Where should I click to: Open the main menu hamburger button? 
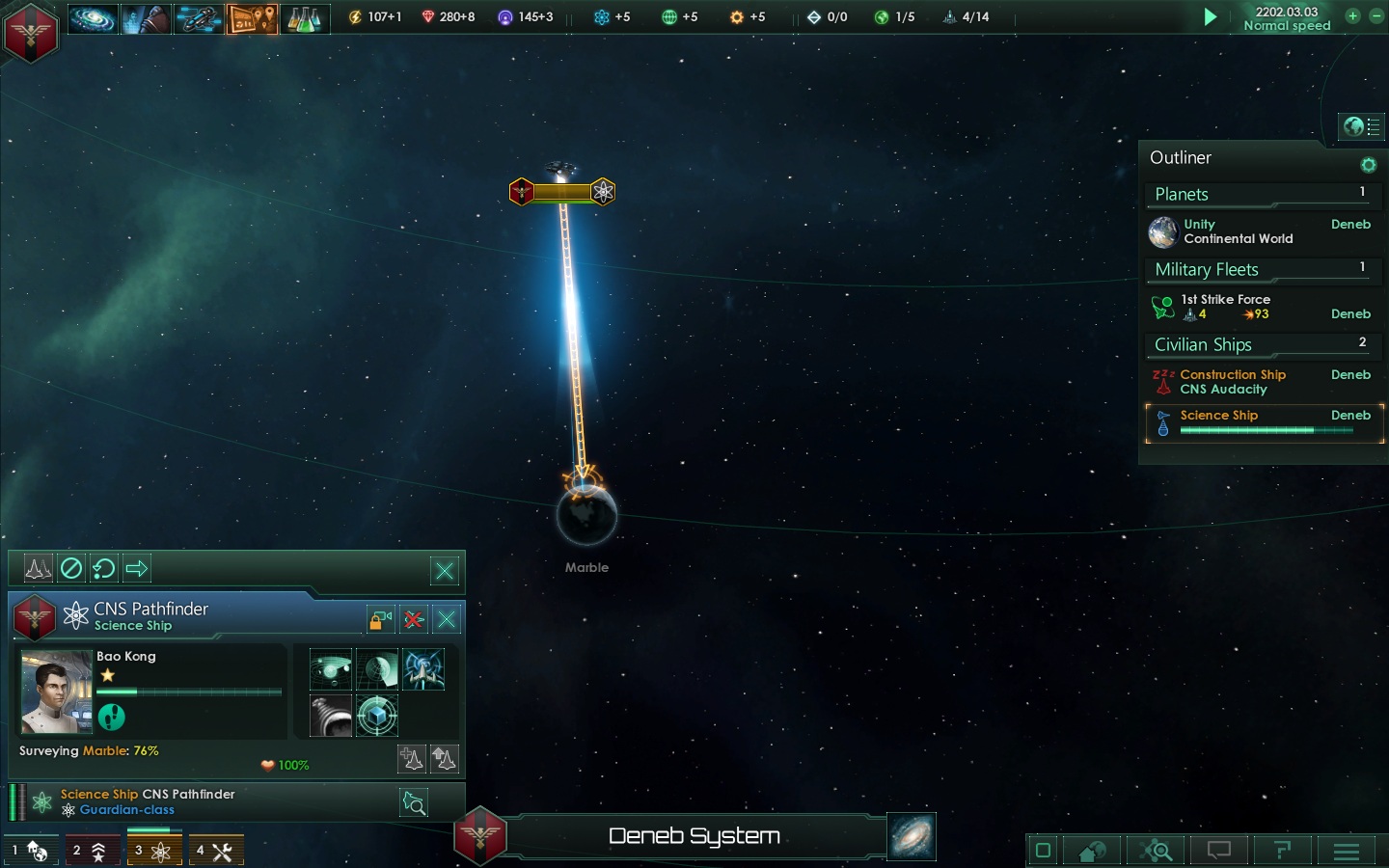1347,851
